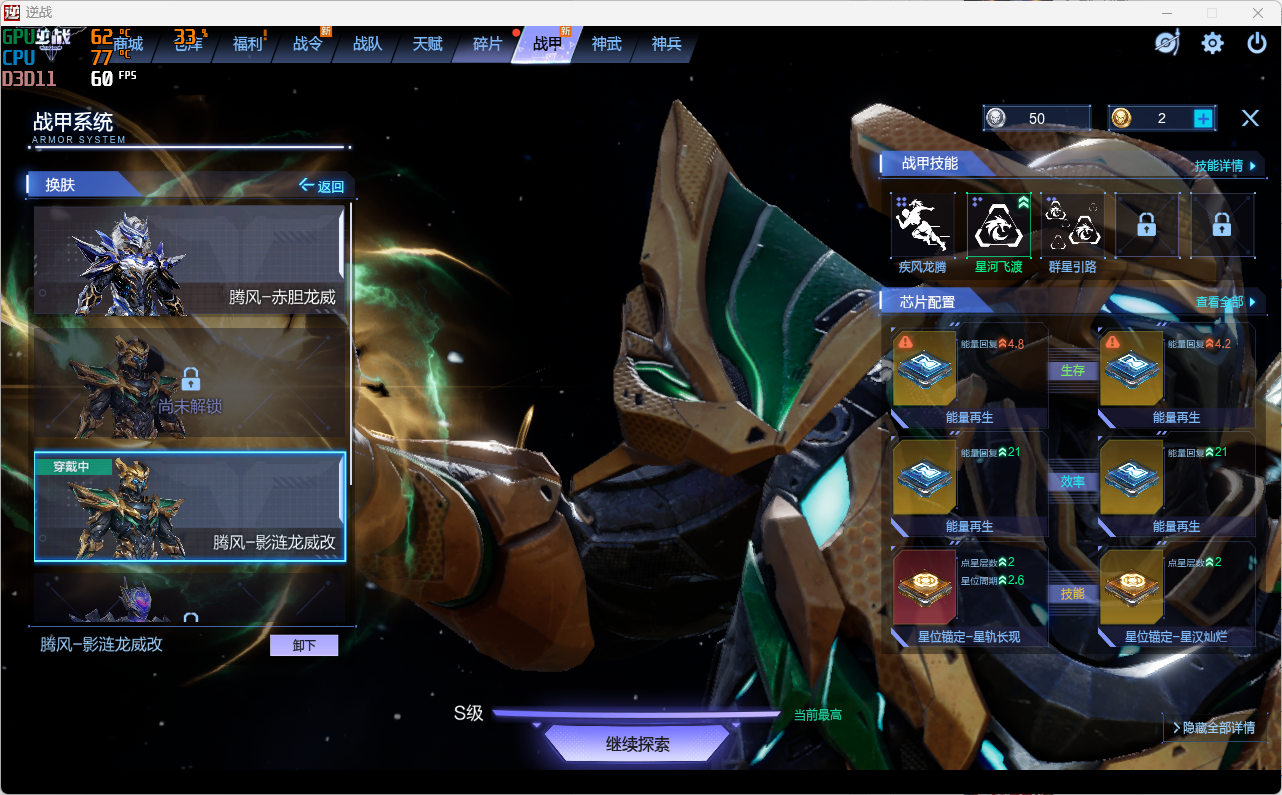The width and height of the screenshot is (1282, 795).
Task: View all chips via 查看全部
Action: 1224,302
